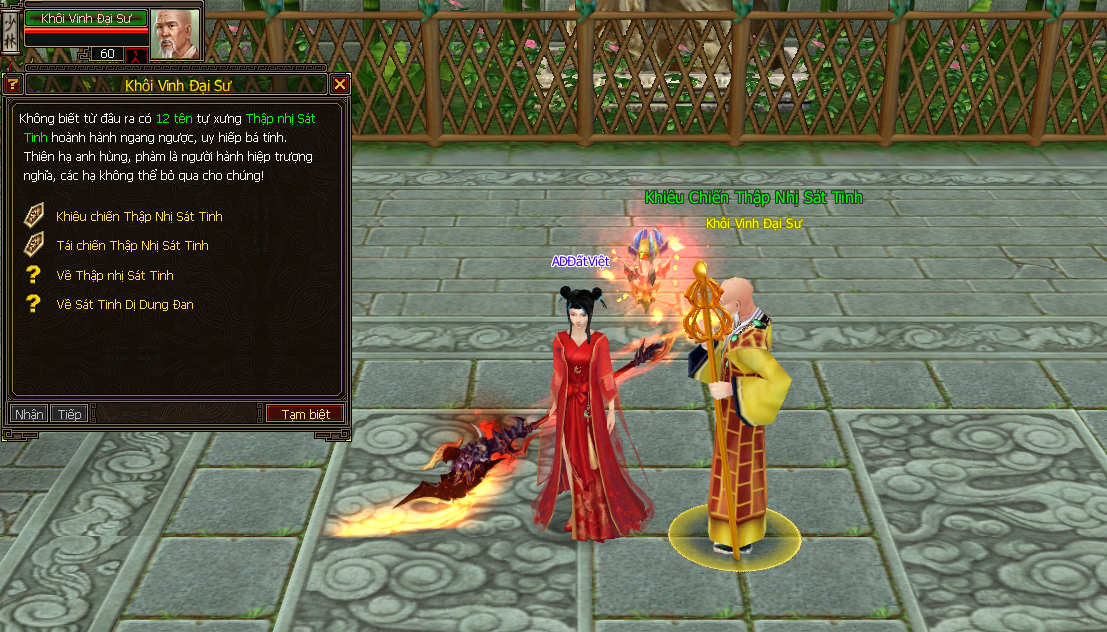Click the "Tạm biệt" goodbye button
This screenshot has width=1107, height=632.
click(305, 414)
